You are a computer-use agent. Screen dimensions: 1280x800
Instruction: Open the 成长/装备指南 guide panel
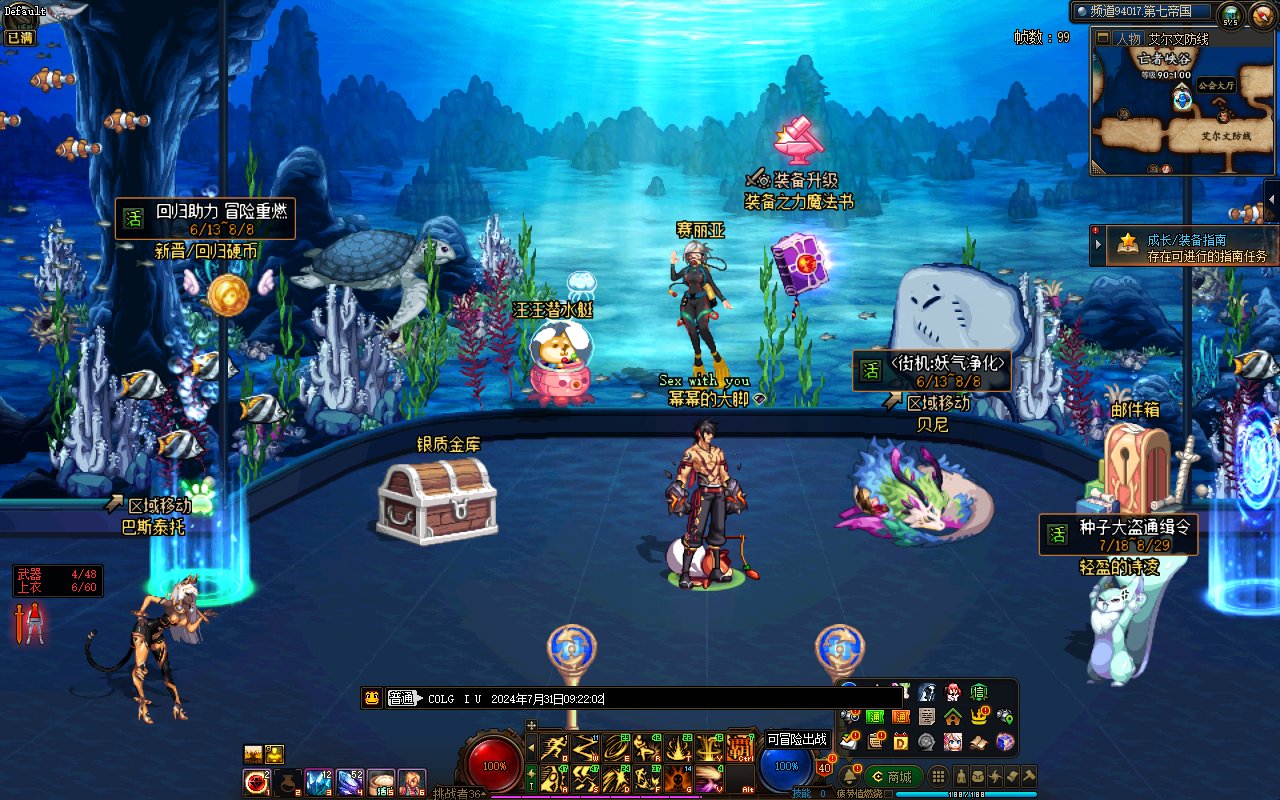click(x=1185, y=247)
